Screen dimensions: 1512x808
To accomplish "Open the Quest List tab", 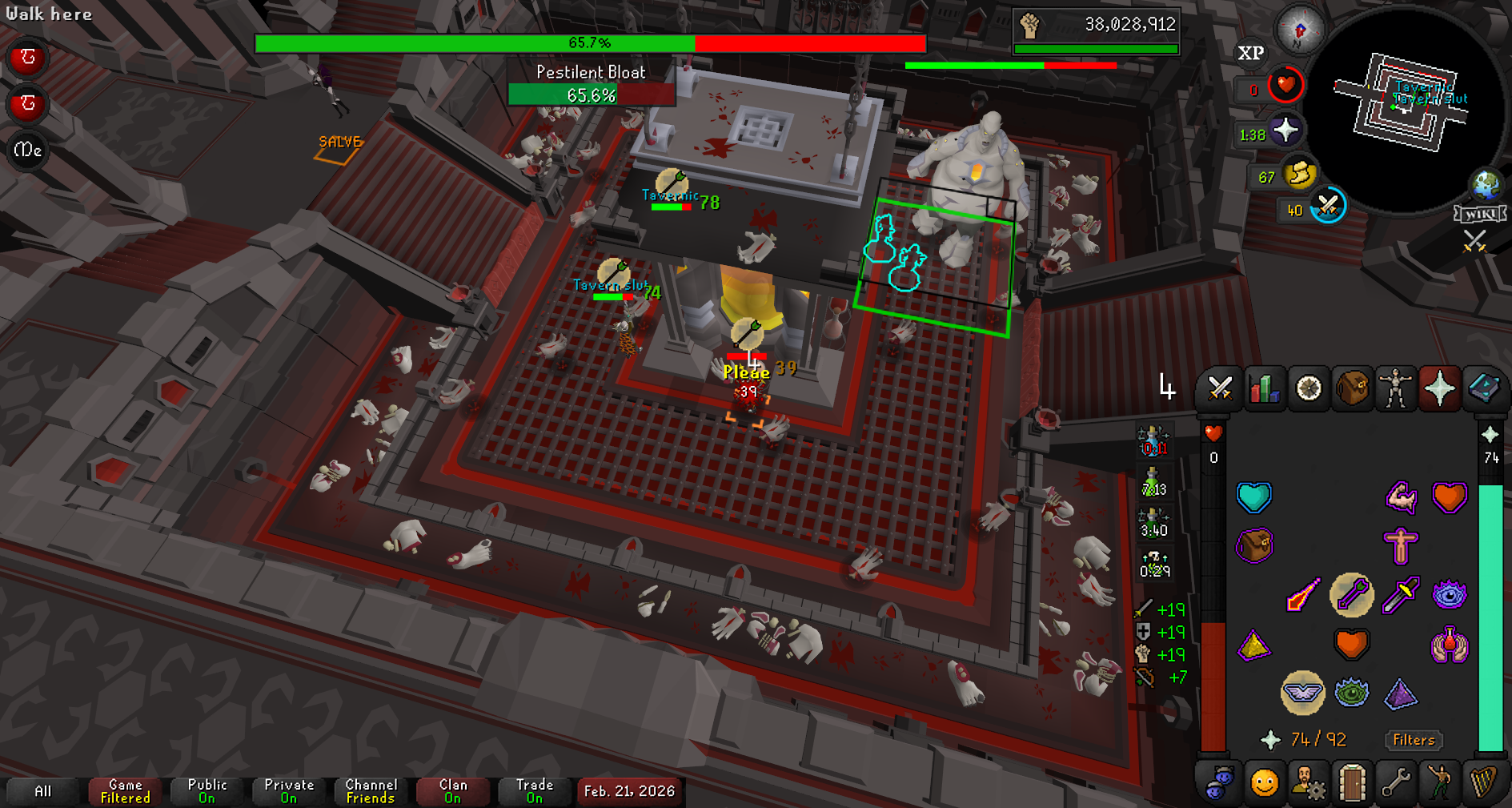I will (1308, 389).
